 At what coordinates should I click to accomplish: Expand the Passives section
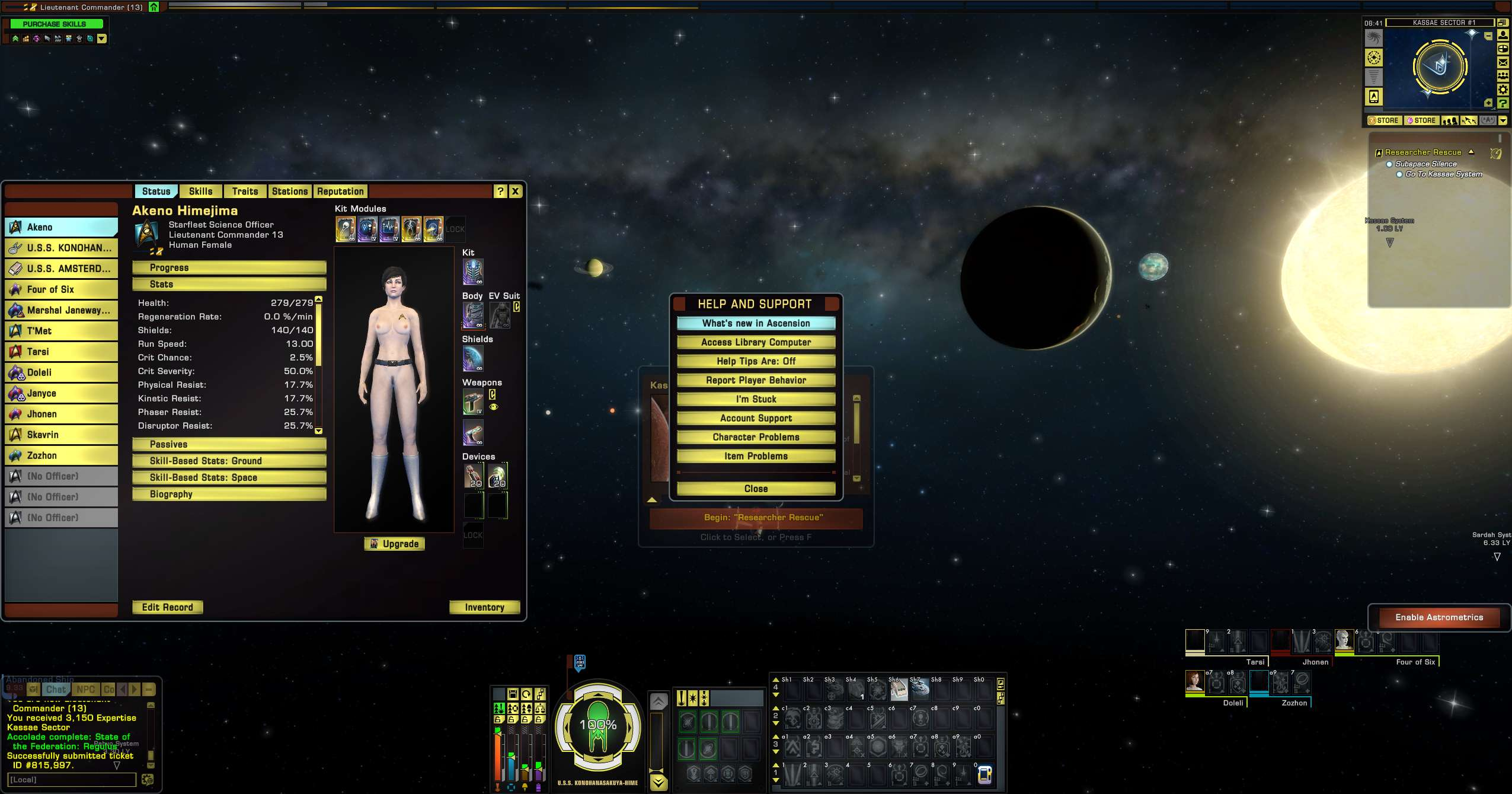[229, 444]
